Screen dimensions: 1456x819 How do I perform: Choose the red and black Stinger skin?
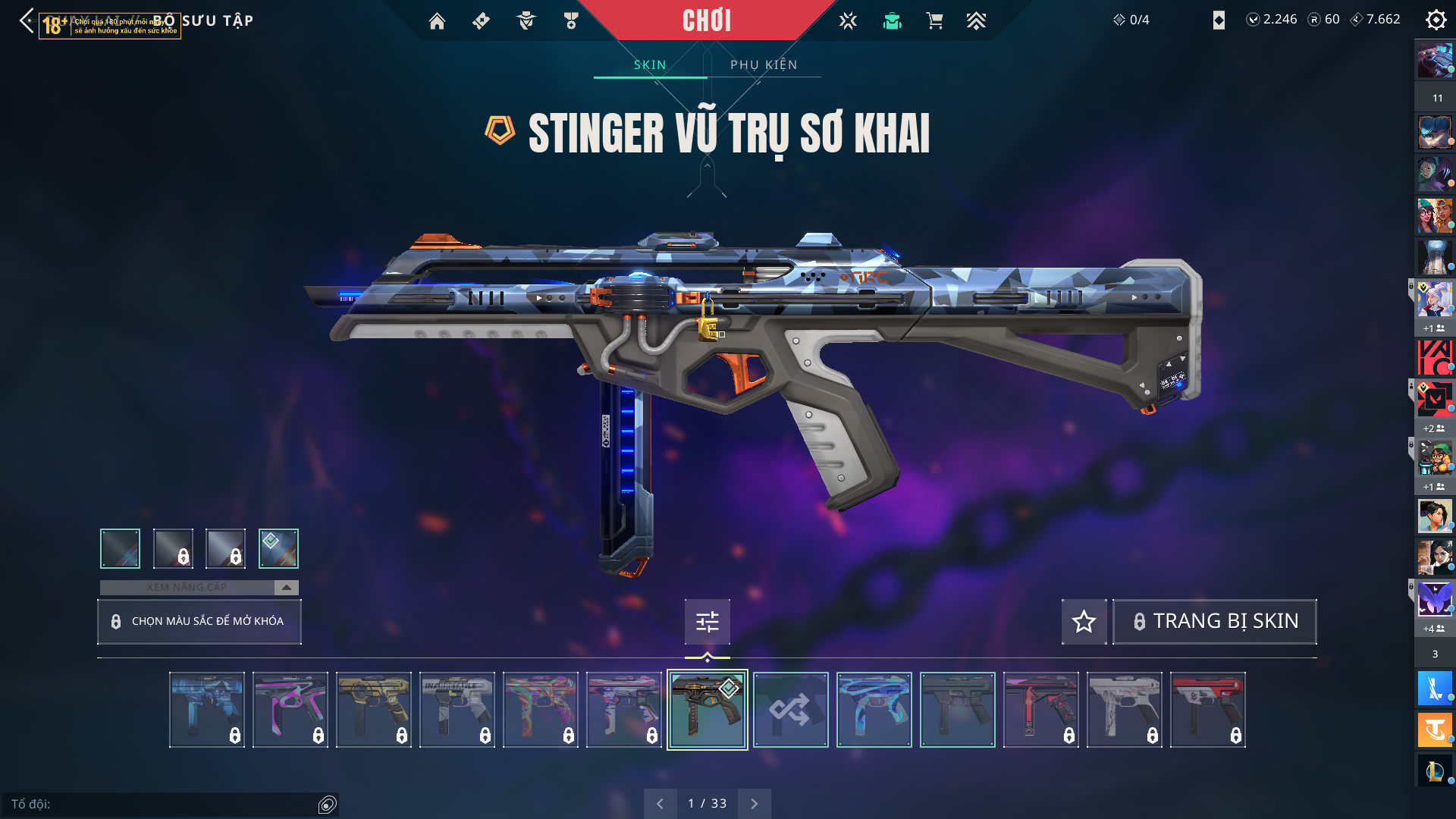pos(1207,710)
